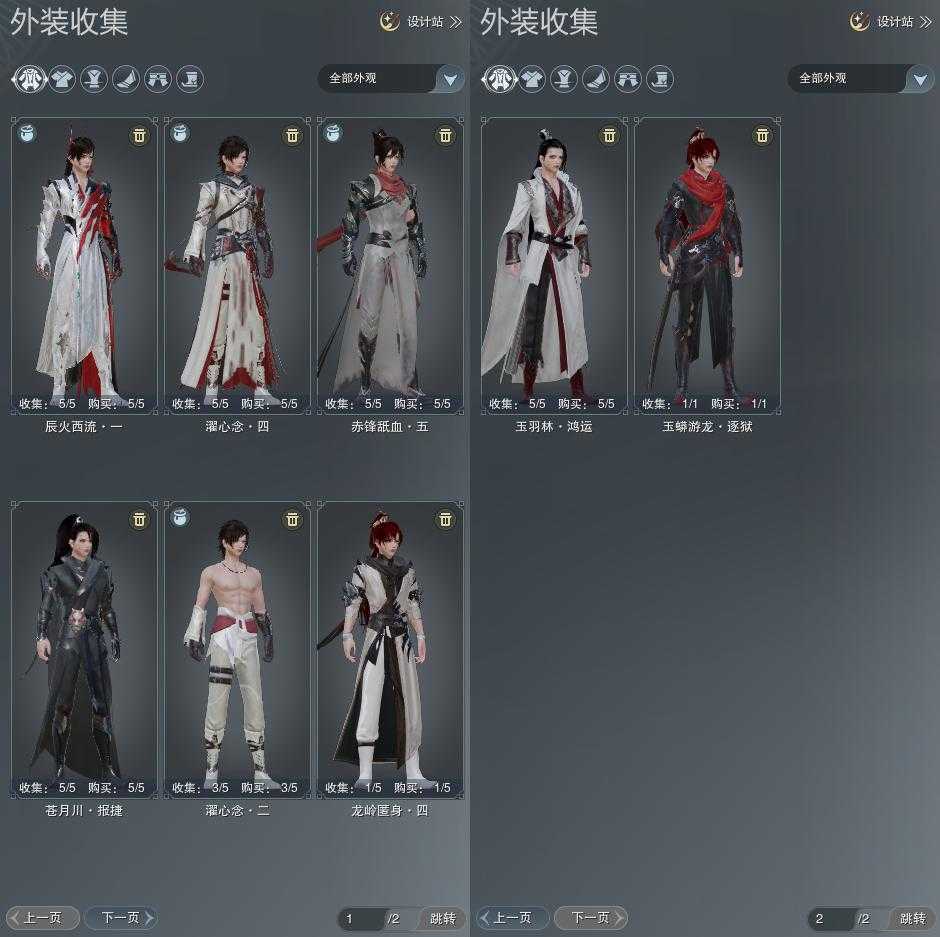
Task: Click the trash icon on 赤锋舐血·五
Action: click(x=445, y=135)
